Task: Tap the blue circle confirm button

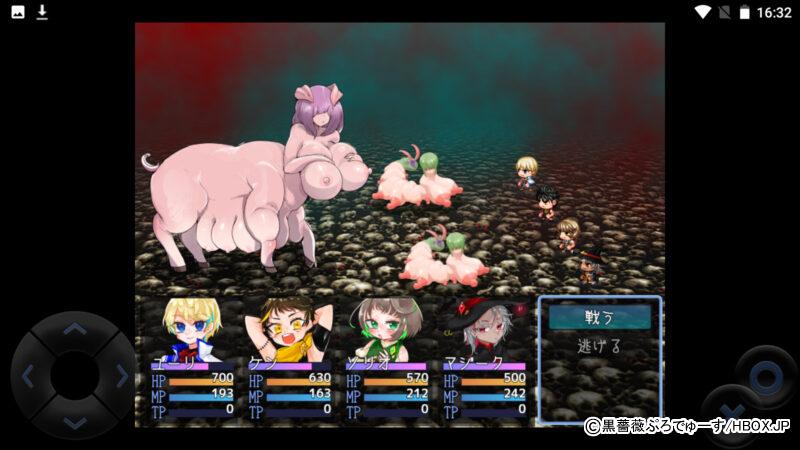Action: (766, 377)
